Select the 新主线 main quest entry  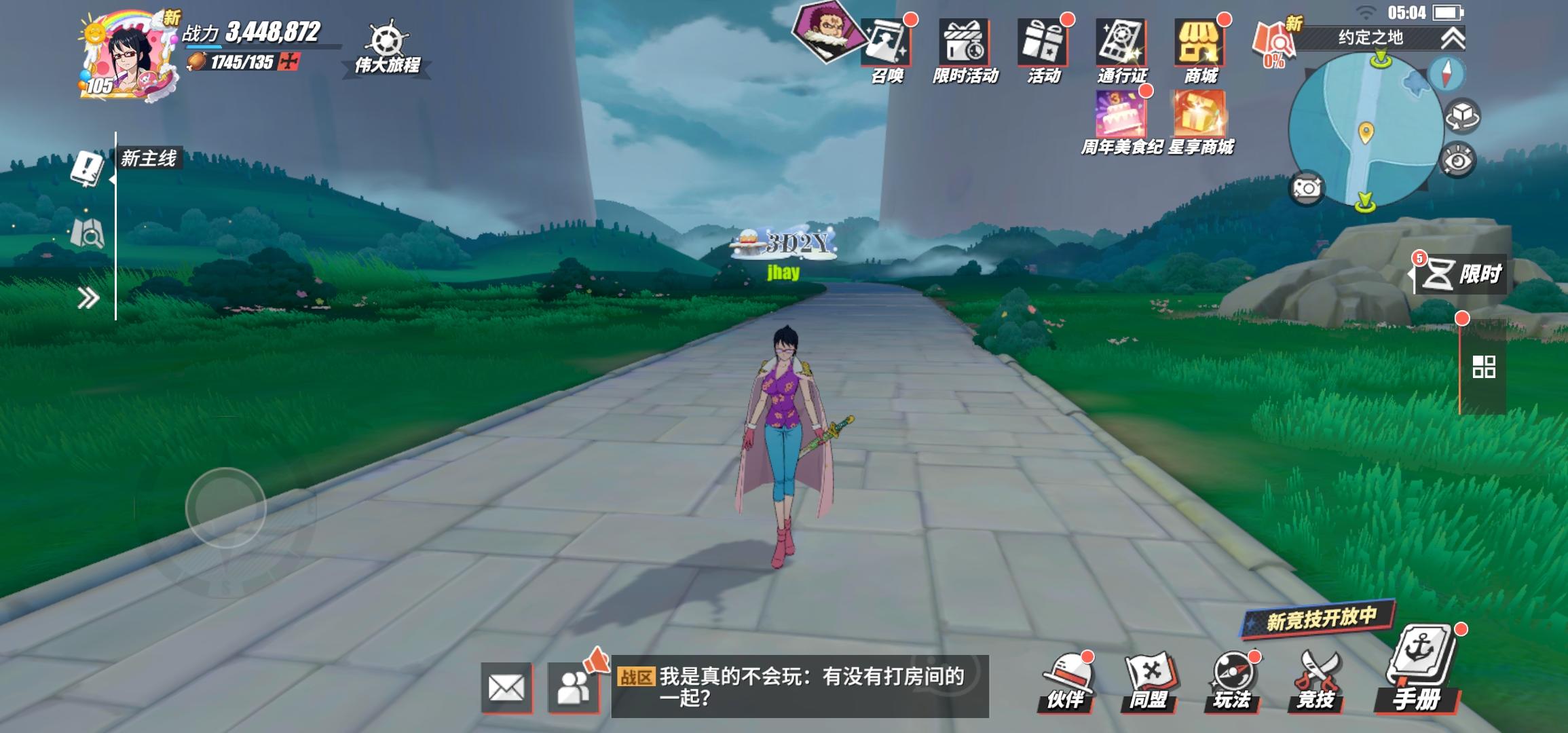pyautogui.click(x=148, y=158)
